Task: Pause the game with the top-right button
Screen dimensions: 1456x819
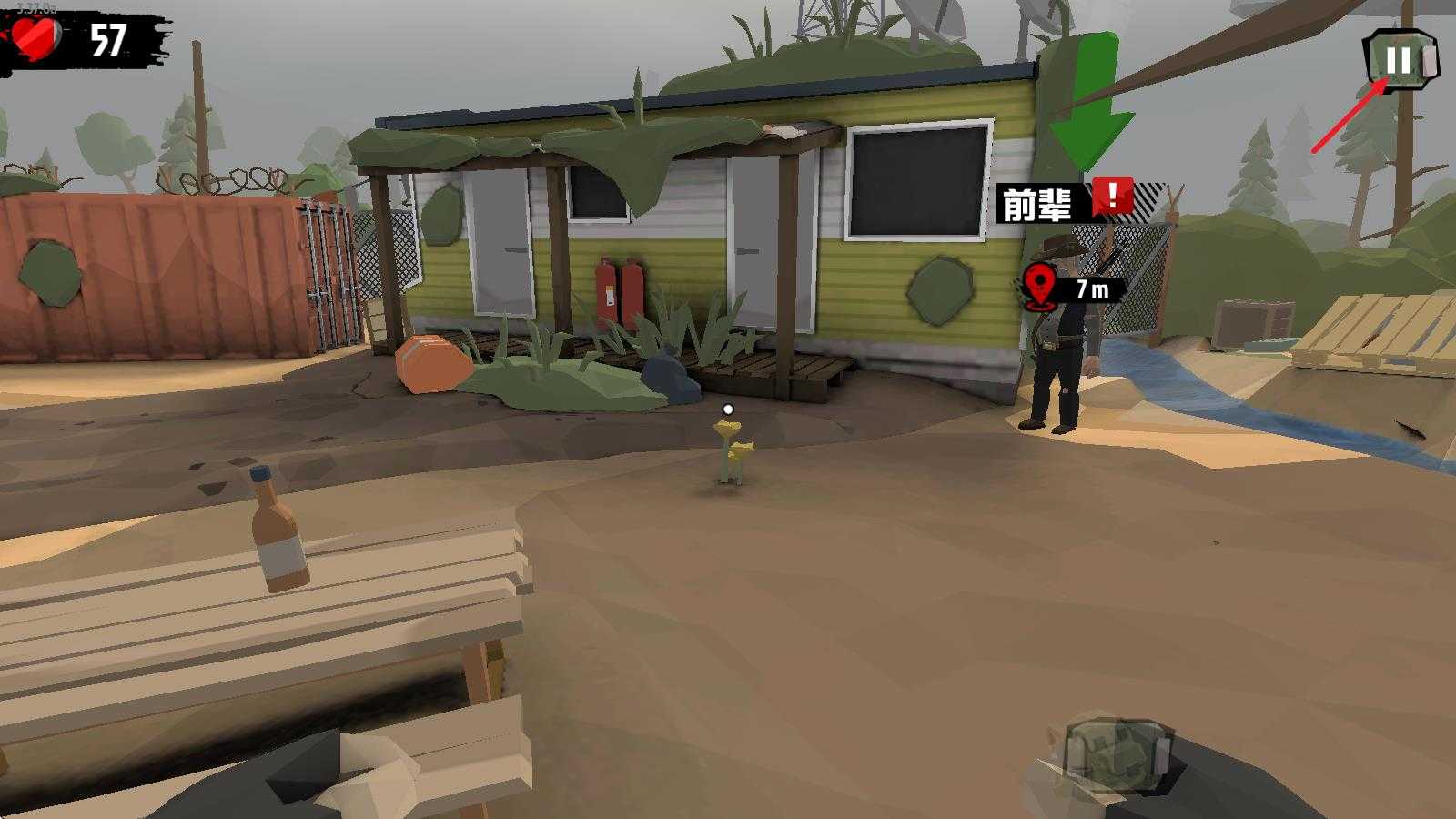Action: tap(1400, 61)
